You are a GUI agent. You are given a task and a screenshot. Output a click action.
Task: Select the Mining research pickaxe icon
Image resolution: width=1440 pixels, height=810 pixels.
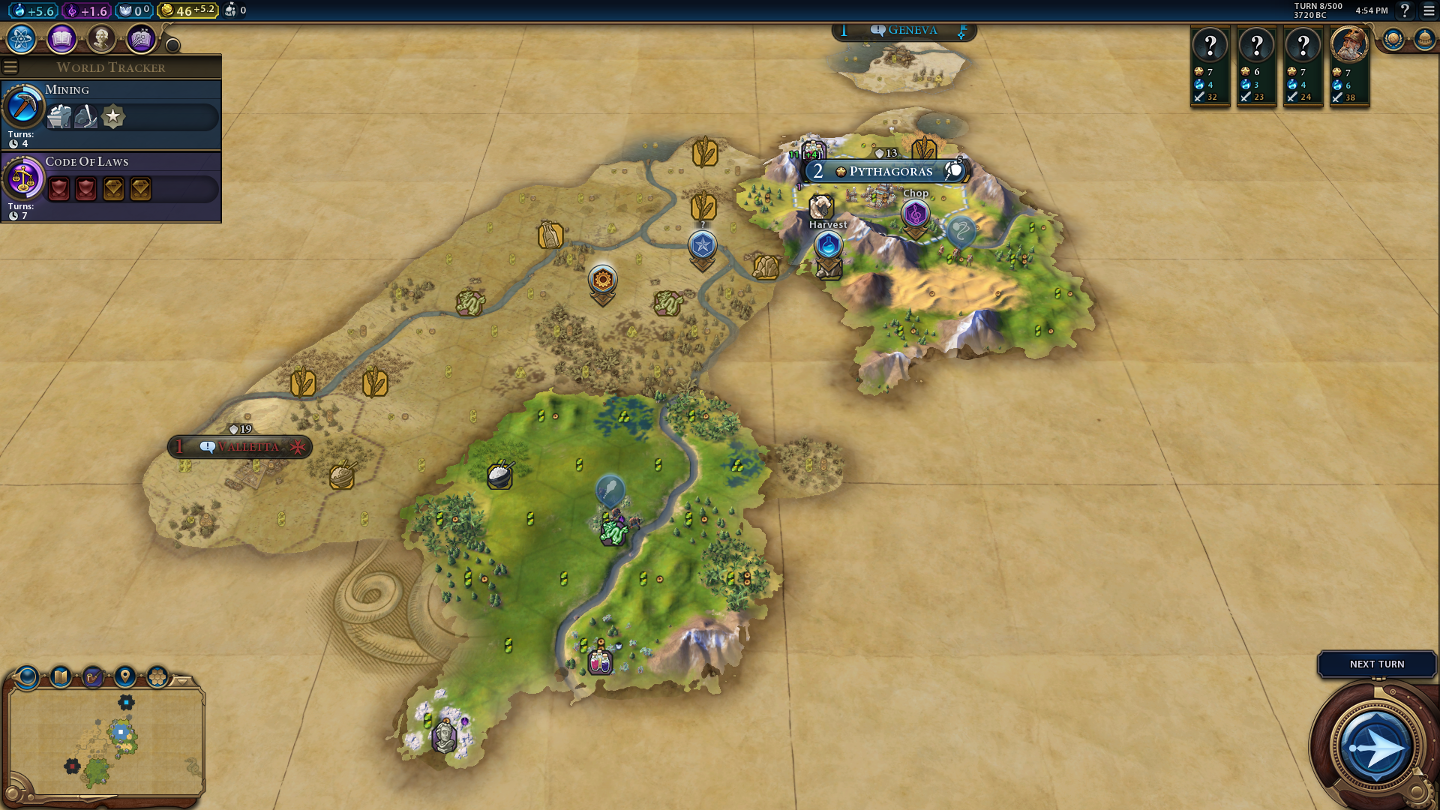pyautogui.click(x=23, y=106)
